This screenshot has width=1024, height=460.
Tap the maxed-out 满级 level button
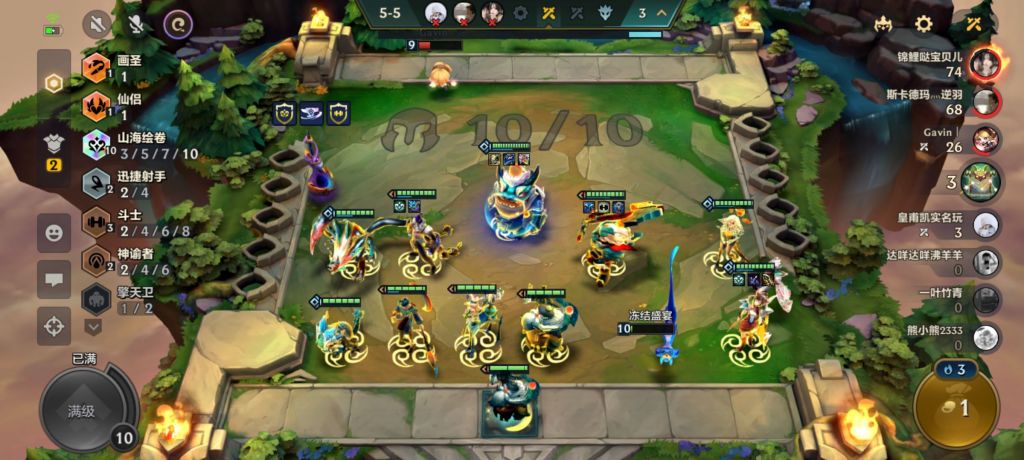pyautogui.click(x=84, y=410)
